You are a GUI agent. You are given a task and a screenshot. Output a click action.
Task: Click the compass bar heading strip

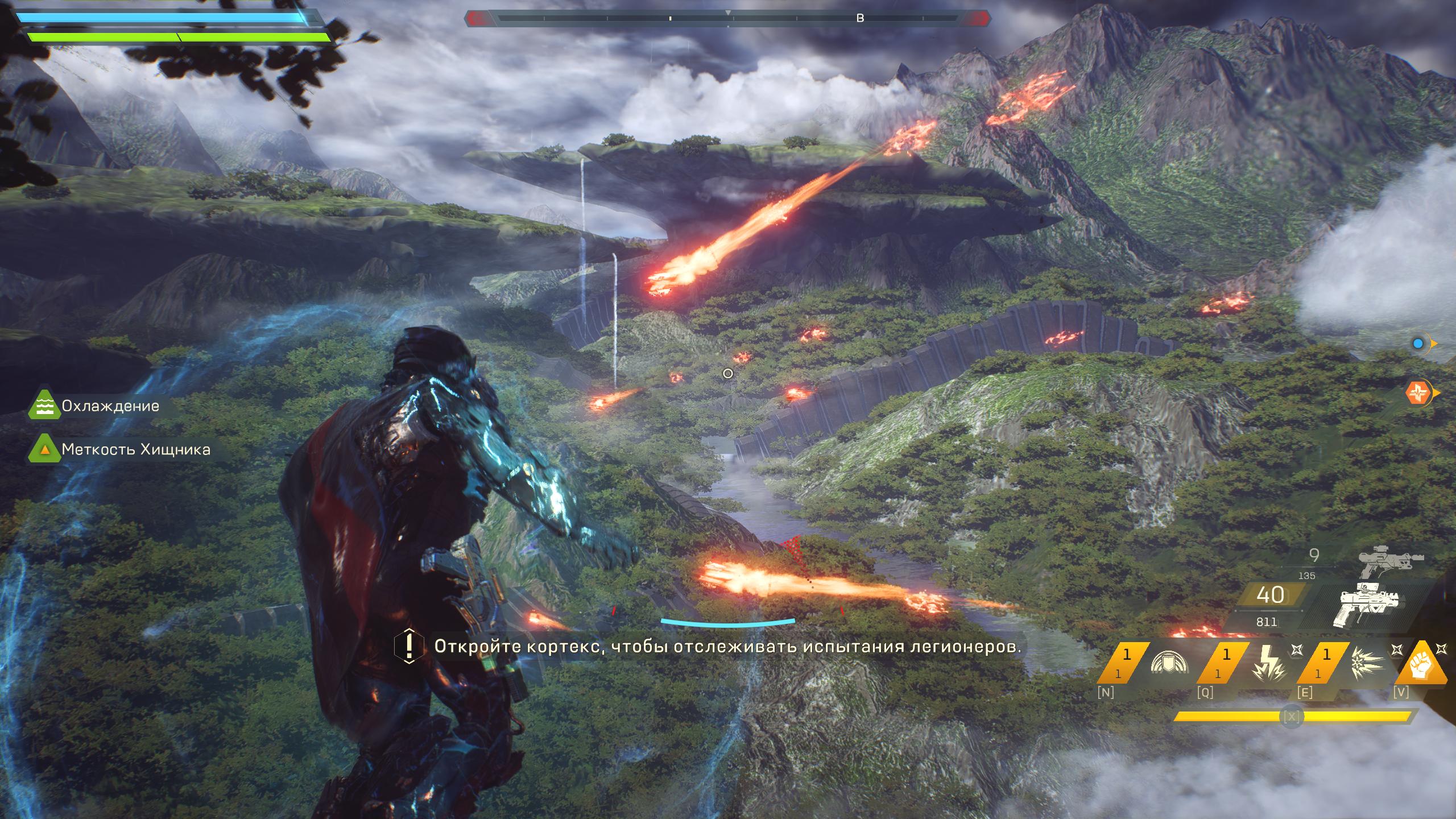click(727, 19)
